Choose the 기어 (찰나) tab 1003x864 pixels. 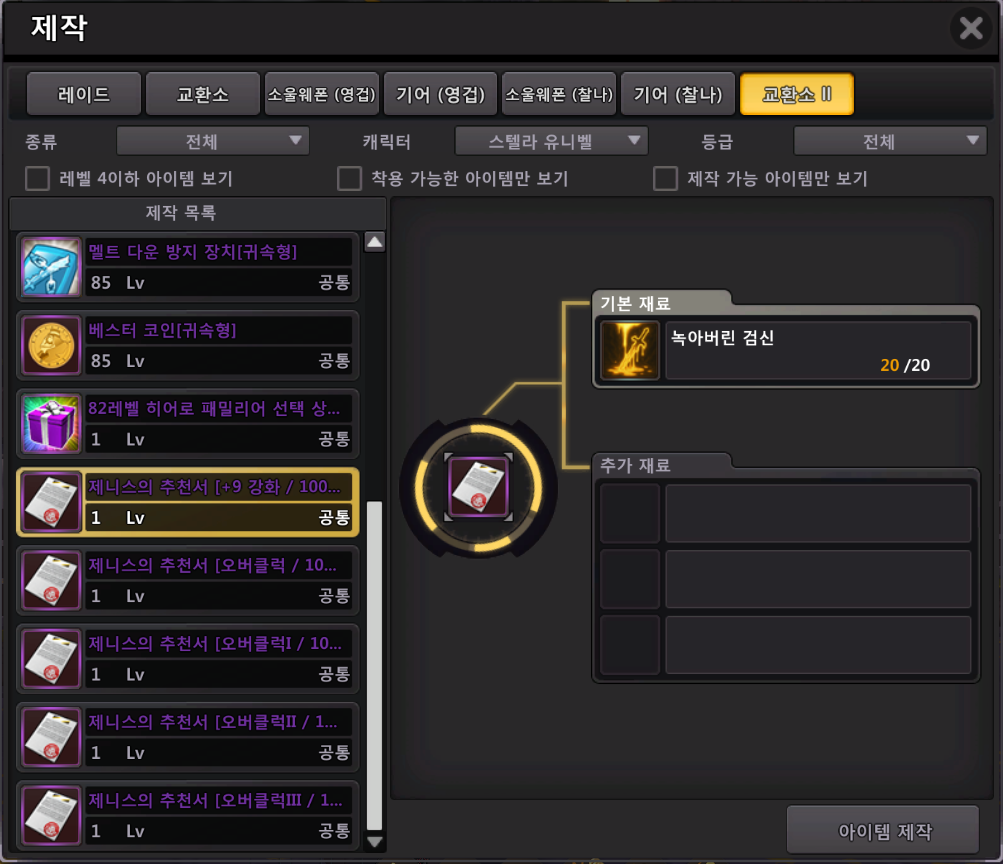678,95
